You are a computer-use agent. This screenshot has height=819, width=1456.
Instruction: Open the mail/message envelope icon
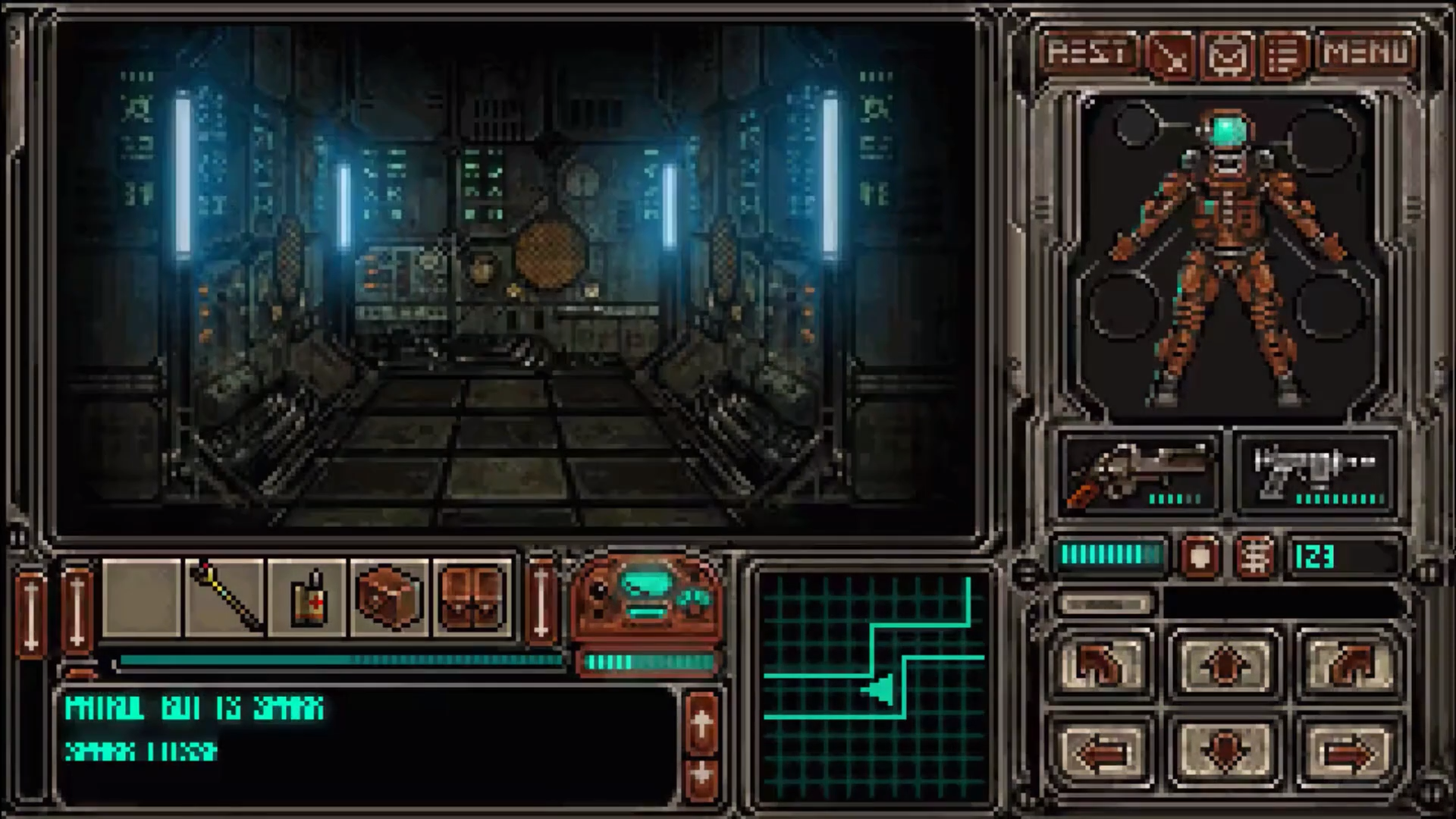[1228, 54]
